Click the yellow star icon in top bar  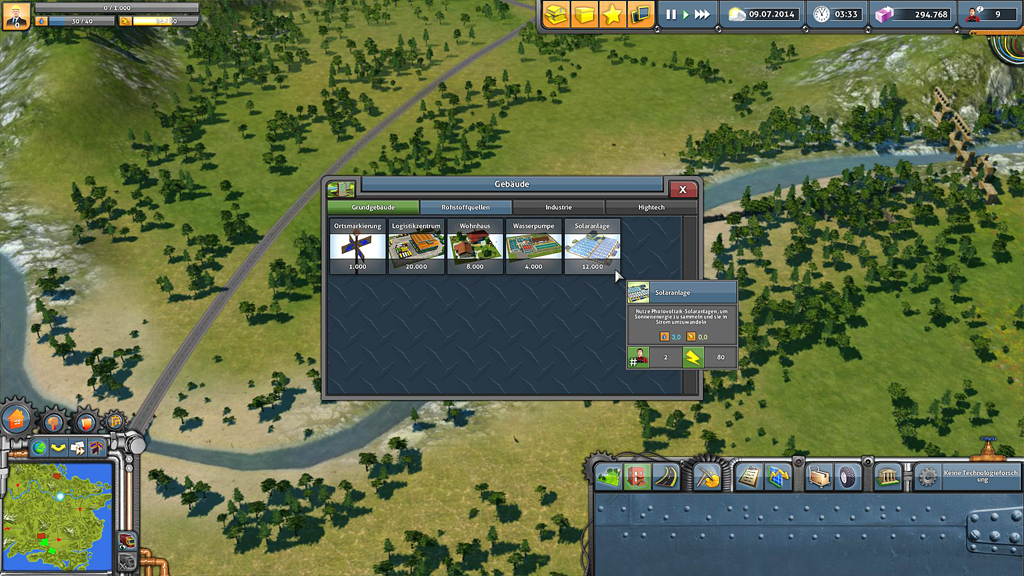[x=612, y=14]
